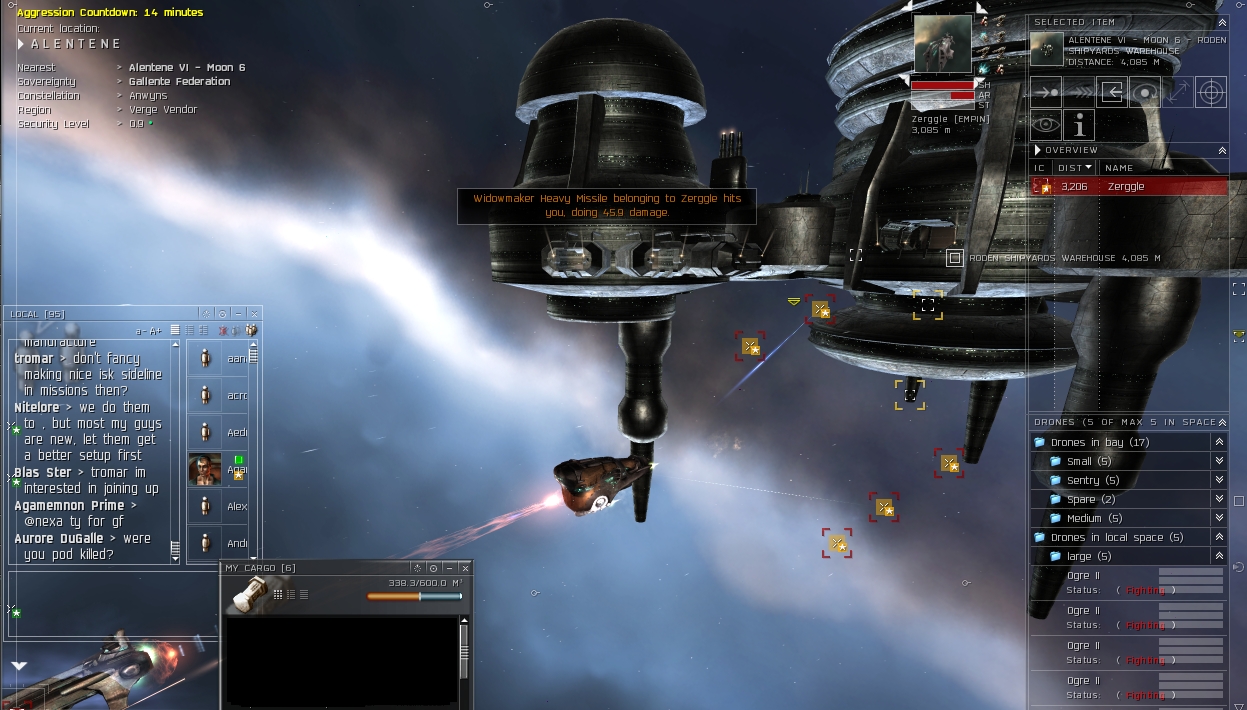Screen dimensions: 1247x710
Task: Select the missile item in My Cargo
Action: 248,593
